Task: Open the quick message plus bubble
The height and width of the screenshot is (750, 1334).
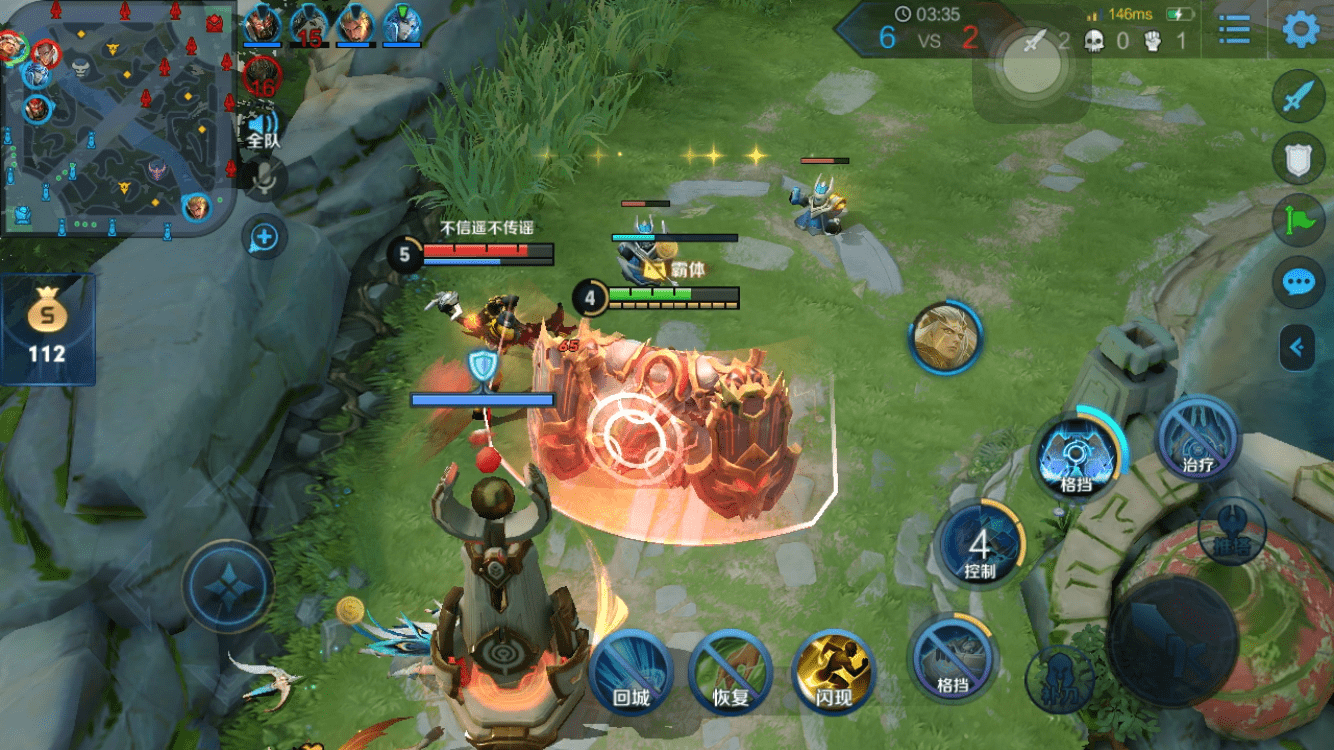Action: [264, 238]
